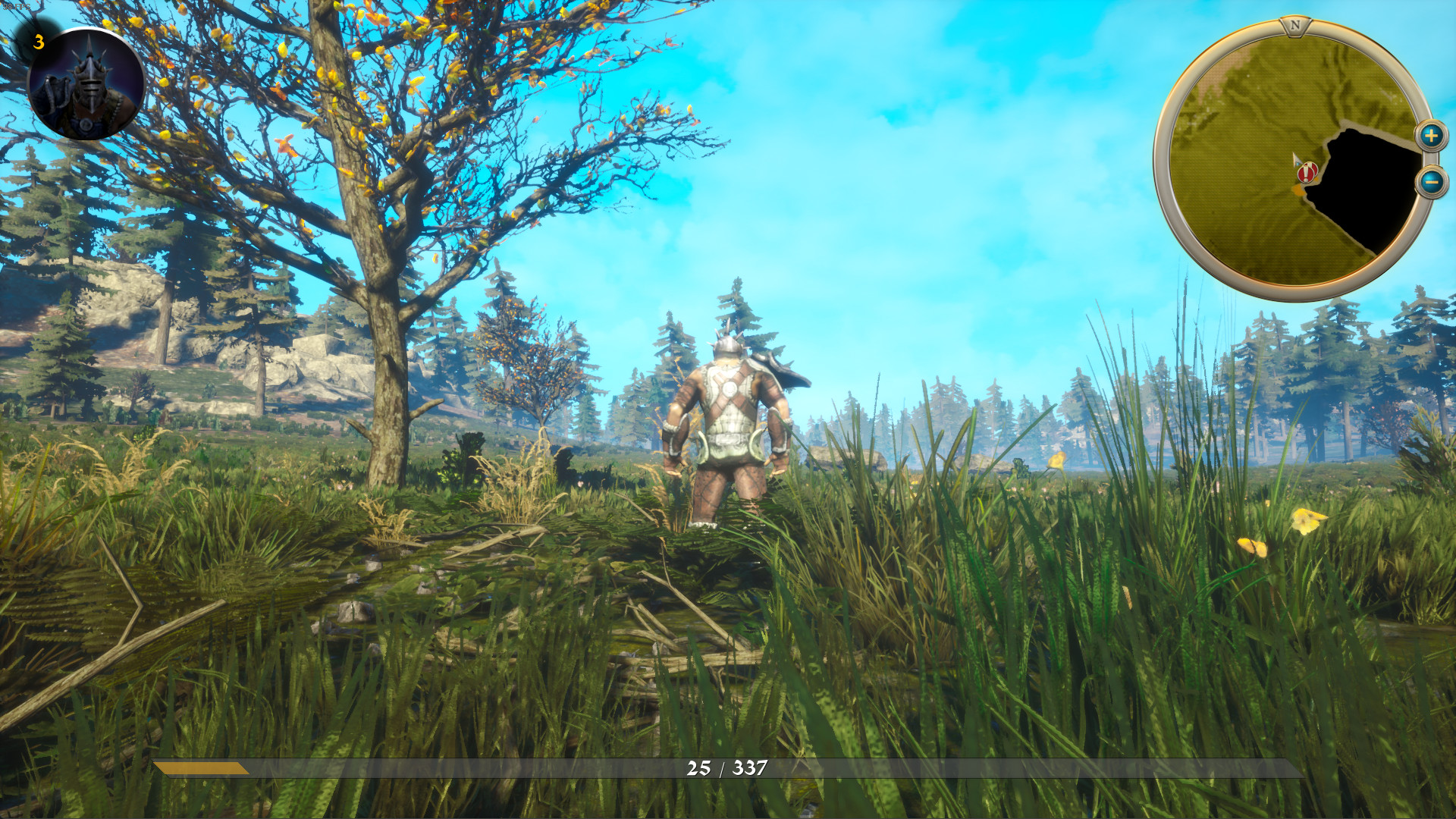The width and height of the screenshot is (1456, 819).
Task: Click the zoom-out minus icon beside minimap
Action: tap(1432, 182)
